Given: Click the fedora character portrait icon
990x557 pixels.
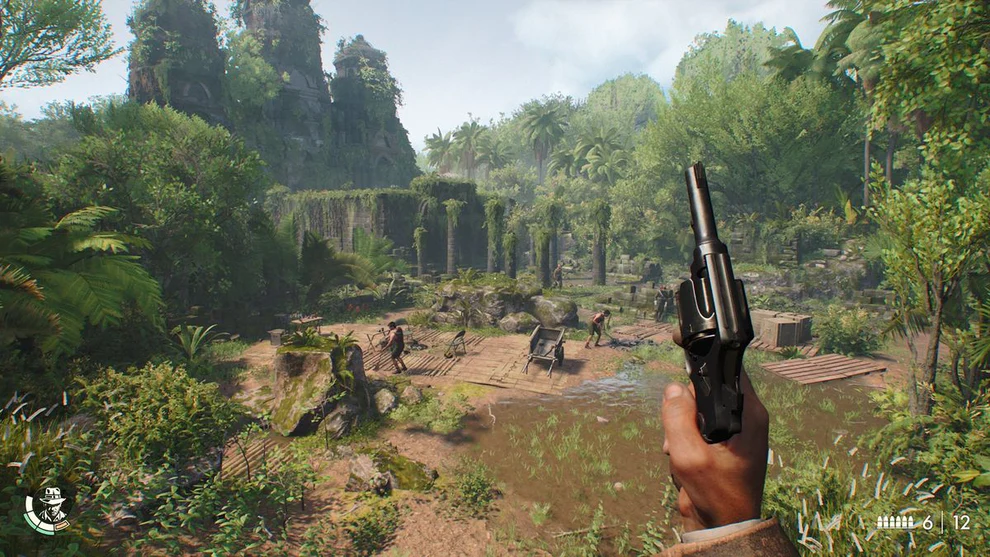Looking at the screenshot, I should pos(49,508).
